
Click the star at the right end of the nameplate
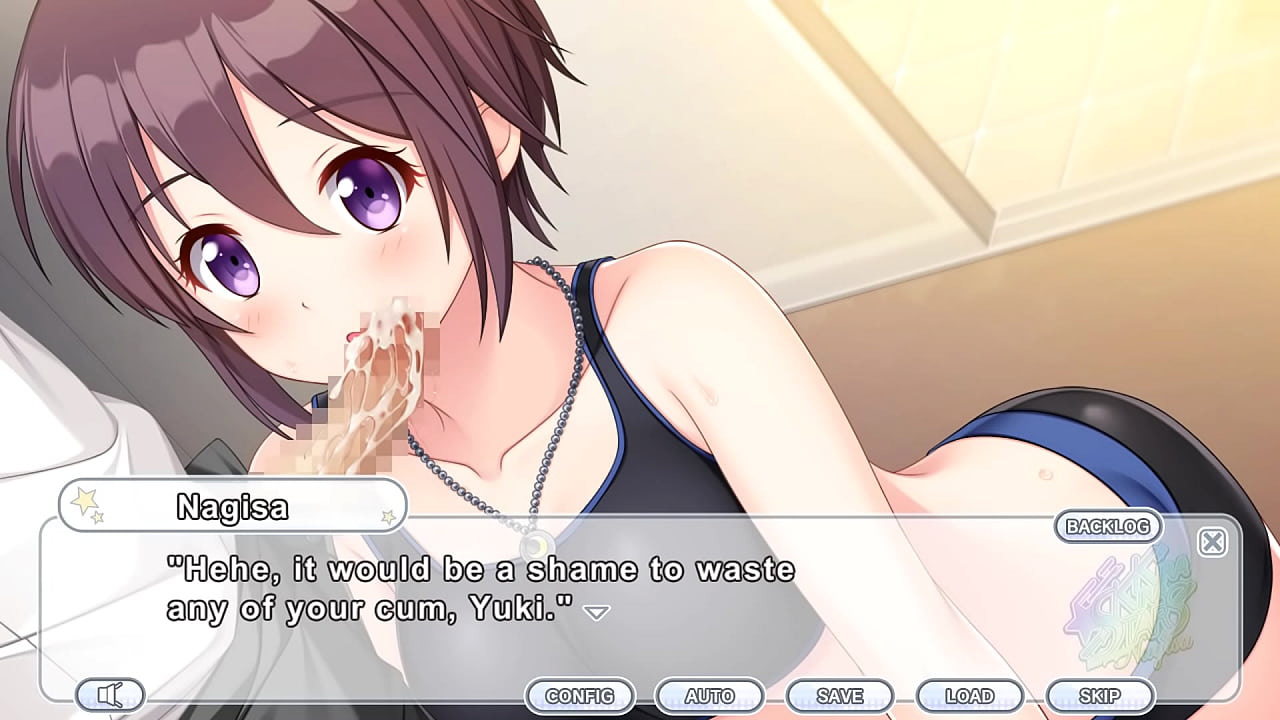pos(387,517)
